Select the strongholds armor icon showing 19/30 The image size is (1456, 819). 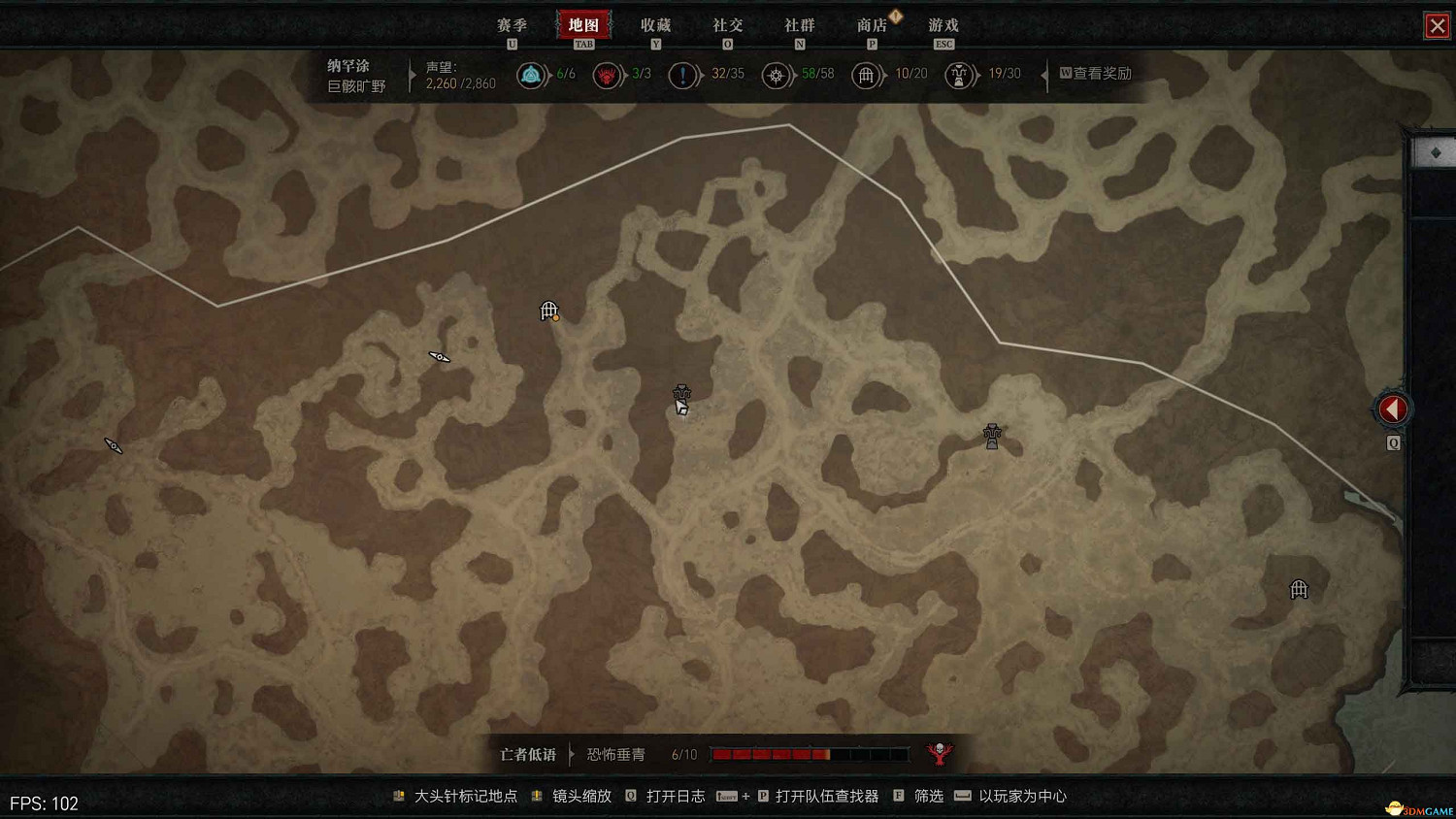tap(959, 74)
